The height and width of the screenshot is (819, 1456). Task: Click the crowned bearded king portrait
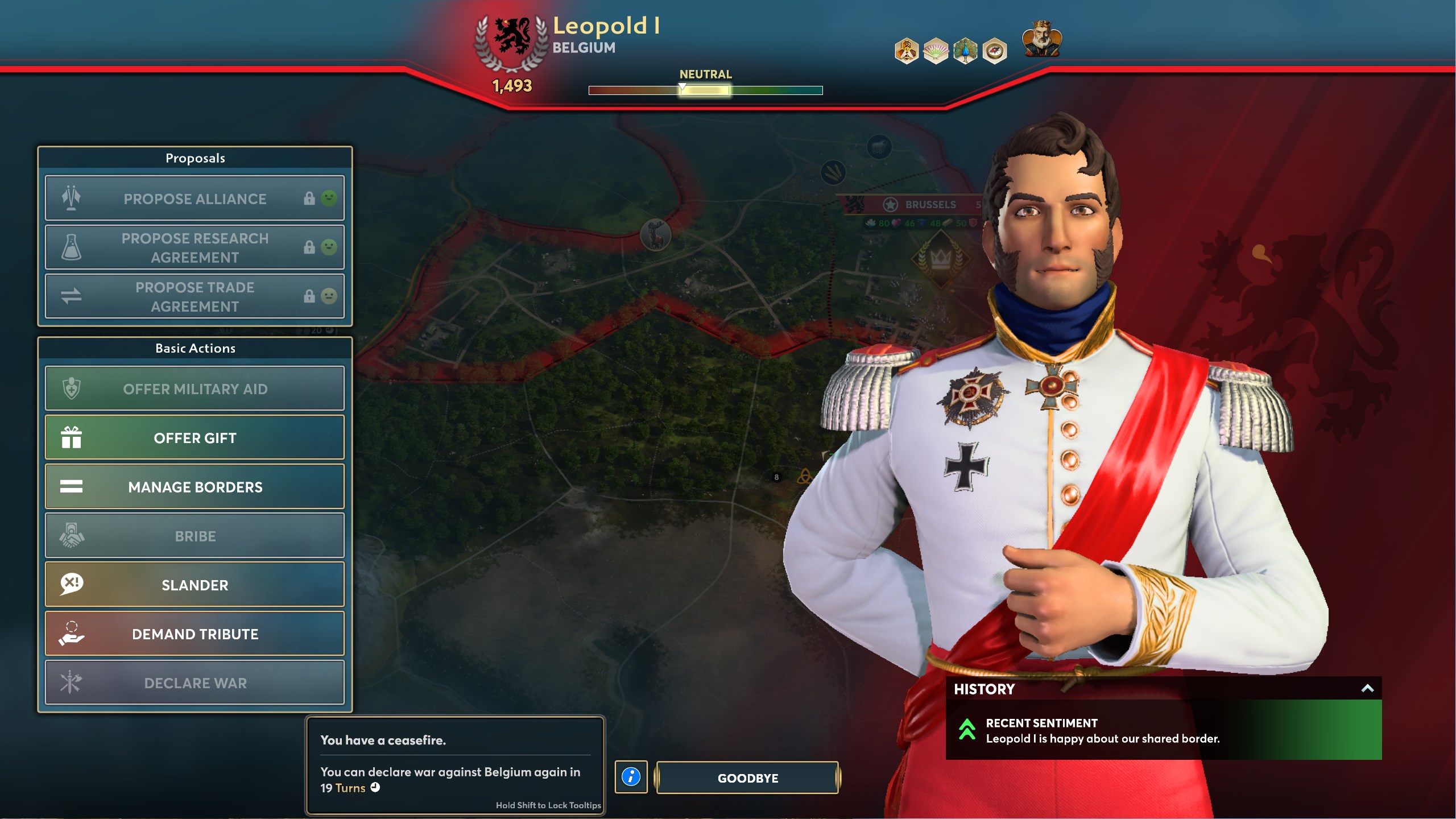click(x=1042, y=39)
